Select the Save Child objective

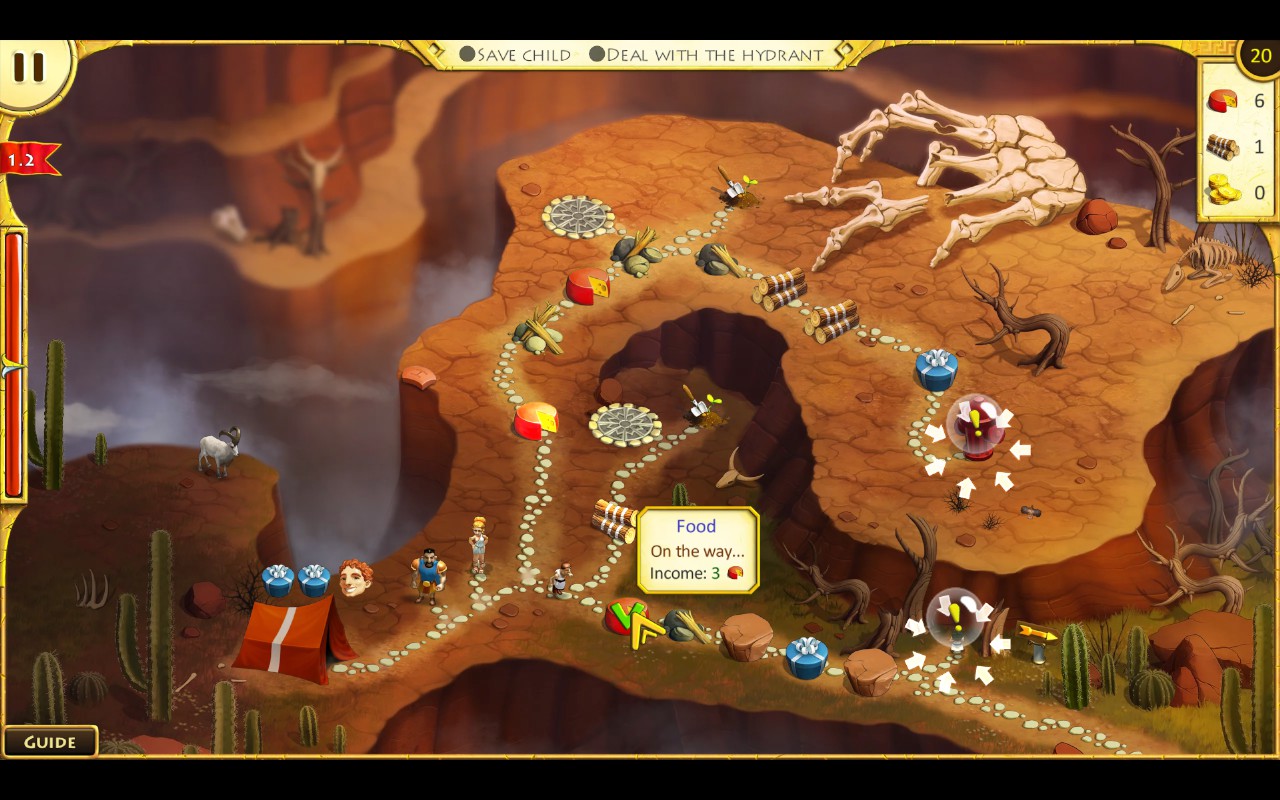pyautogui.click(x=515, y=55)
